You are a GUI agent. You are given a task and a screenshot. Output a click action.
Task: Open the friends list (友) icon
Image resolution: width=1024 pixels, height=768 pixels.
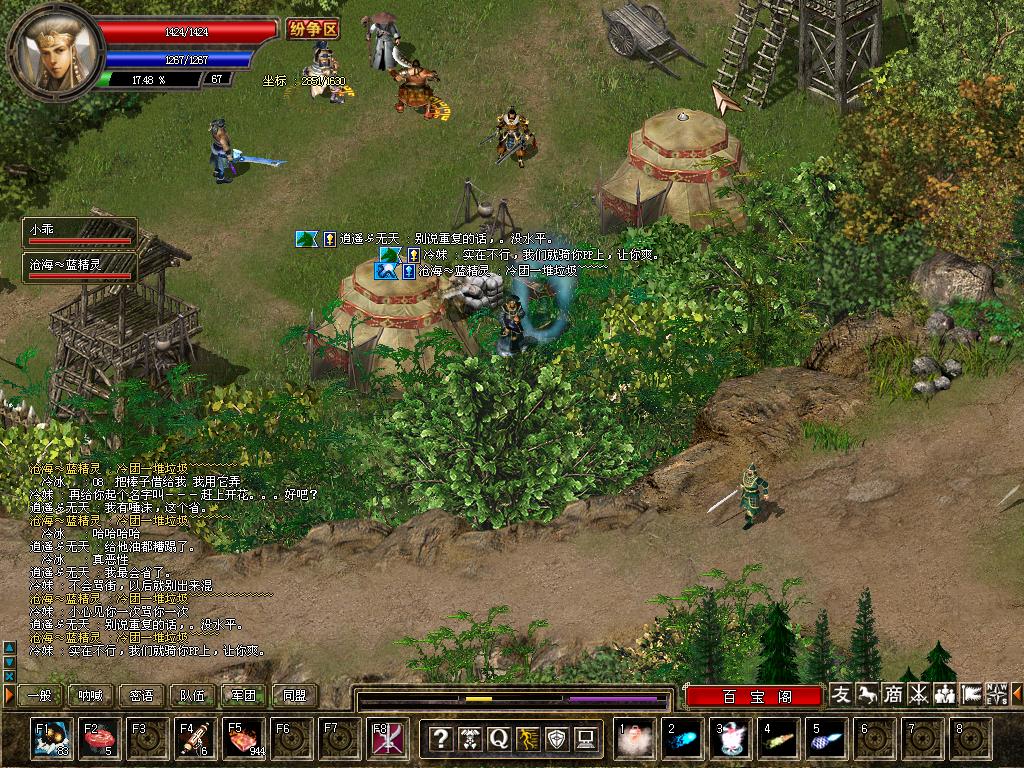841,694
